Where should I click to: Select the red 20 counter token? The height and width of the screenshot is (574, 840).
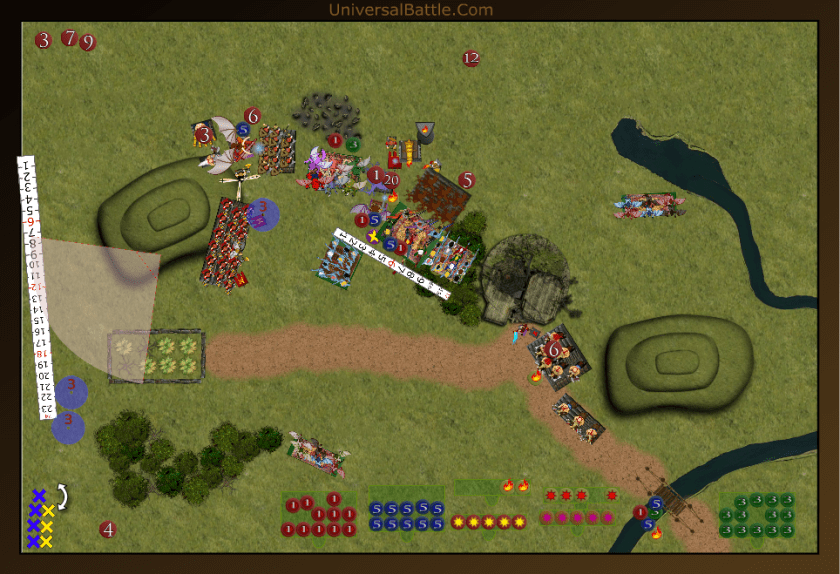pyautogui.click(x=391, y=180)
